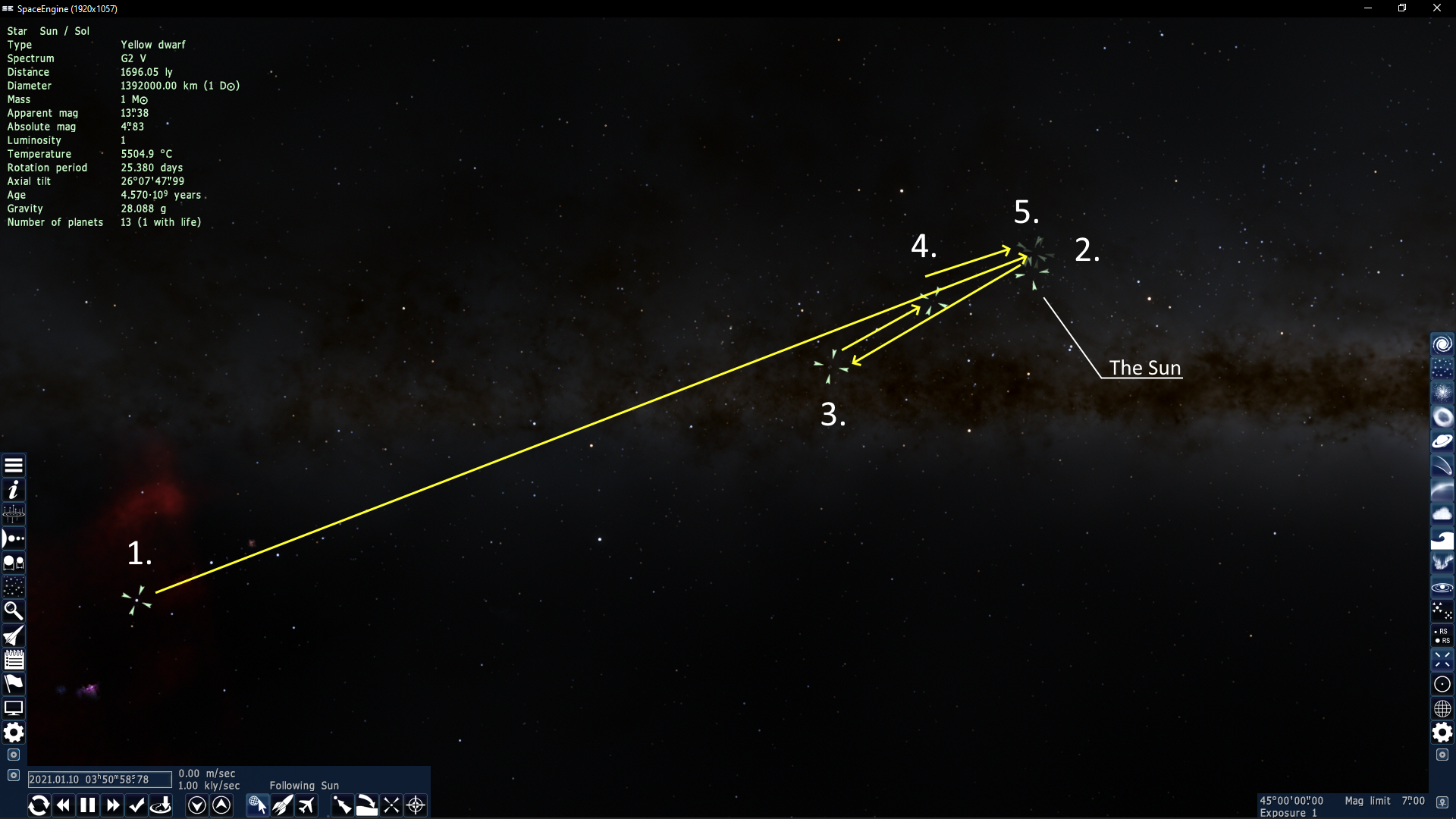Viewport: 1456px width, 819px height.
Task: Open the flag locations list
Action: tap(14, 684)
